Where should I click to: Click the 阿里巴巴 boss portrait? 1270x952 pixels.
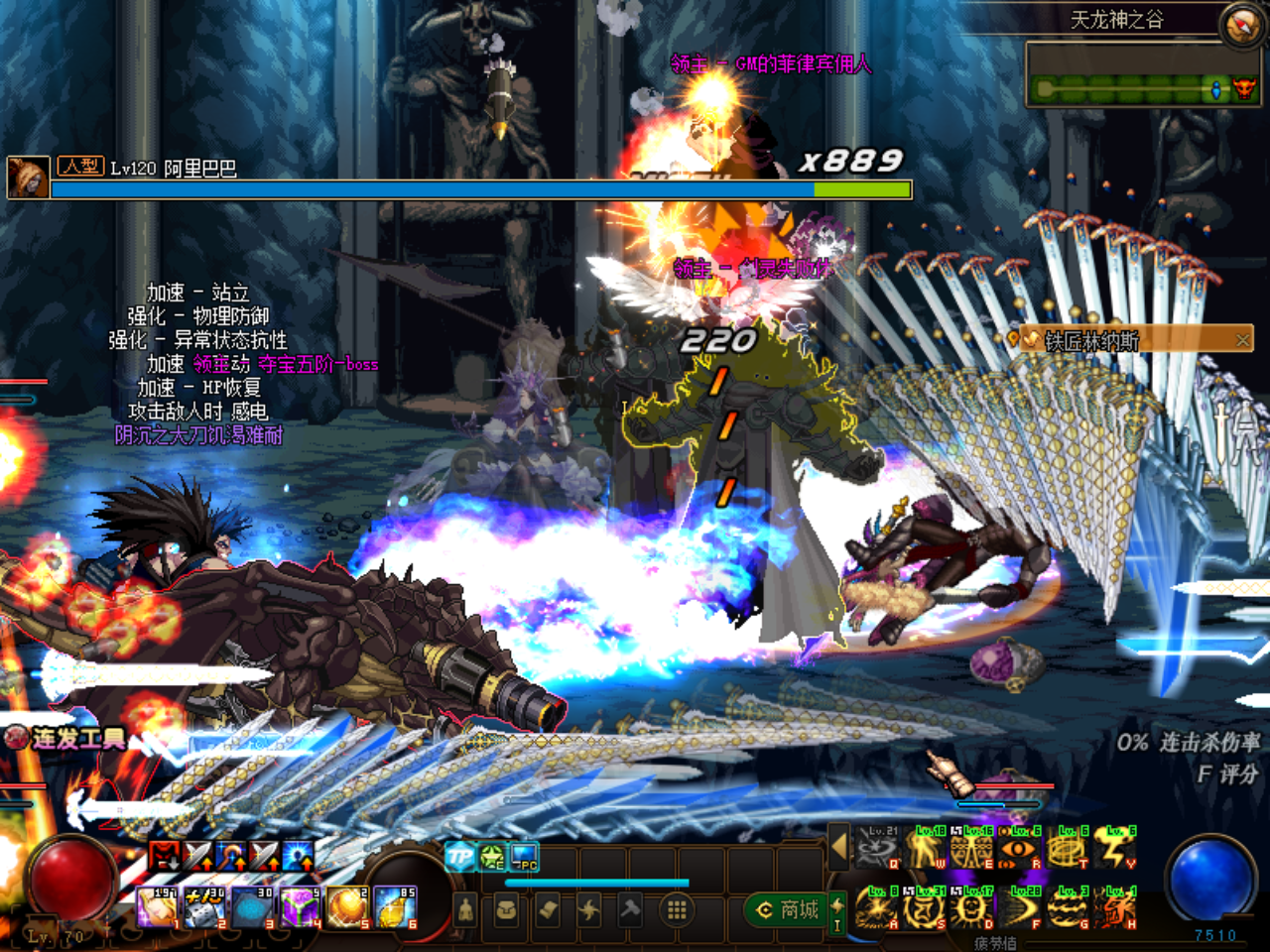coord(27,178)
